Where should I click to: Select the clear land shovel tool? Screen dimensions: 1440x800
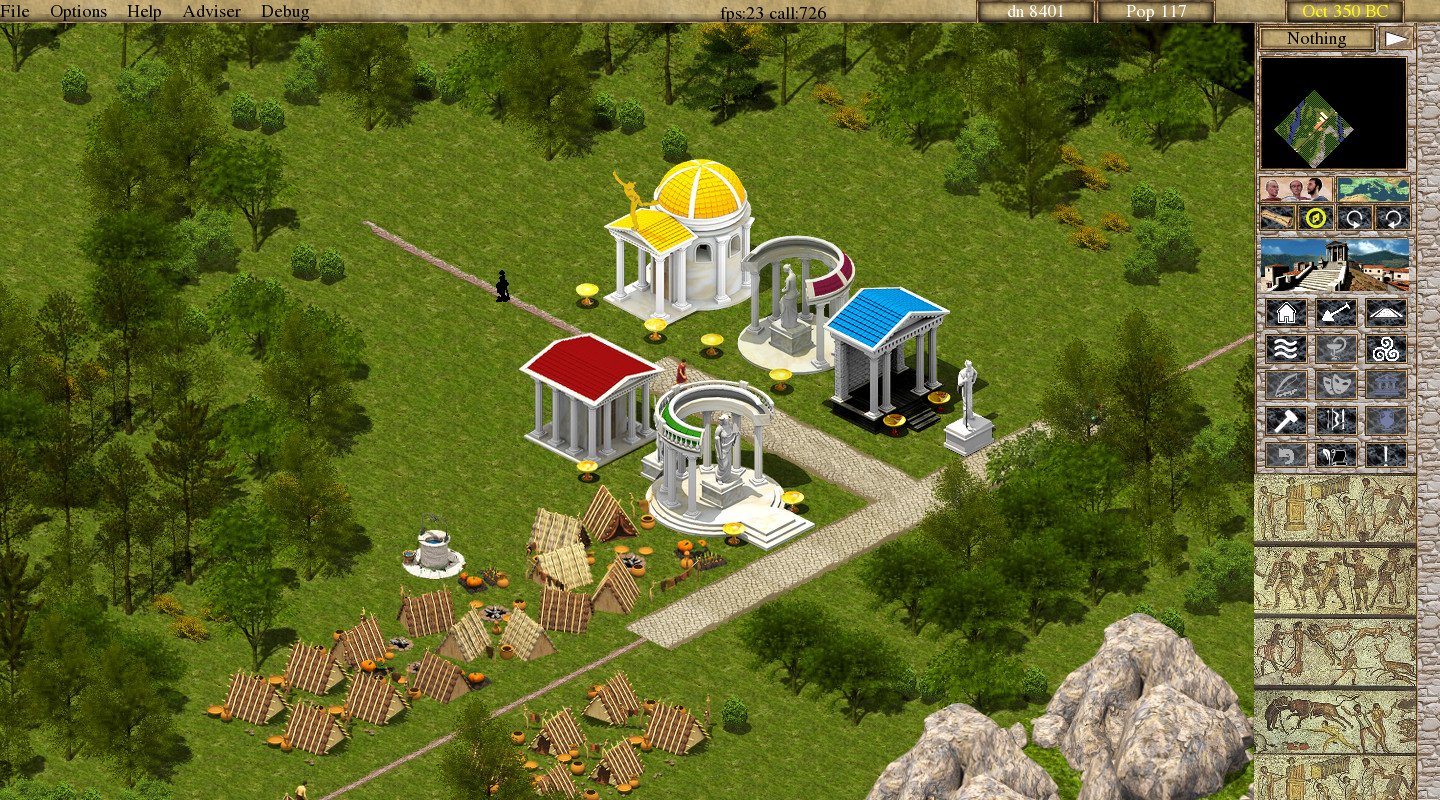tap(1337, 314)
